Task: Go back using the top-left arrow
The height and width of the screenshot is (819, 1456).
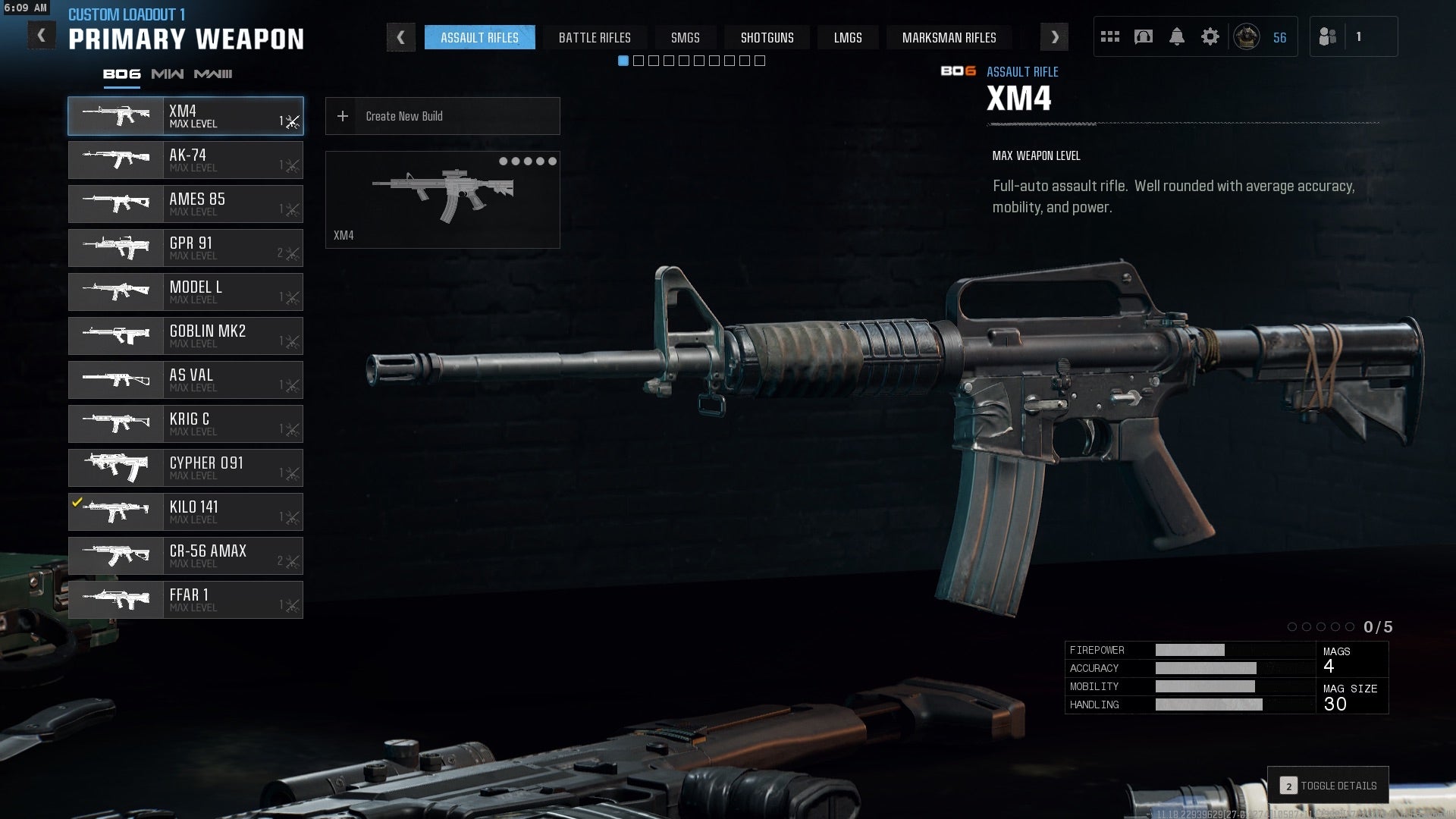Action: point(42,36)
